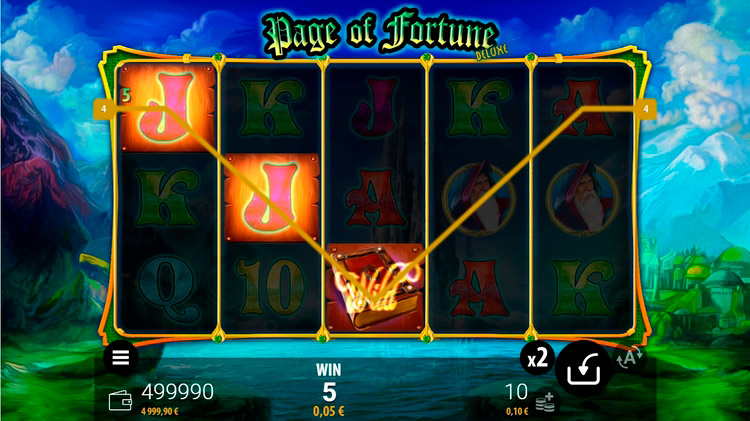Open the hamburger menu
750x421 pixels.
(x=121, y=357)
